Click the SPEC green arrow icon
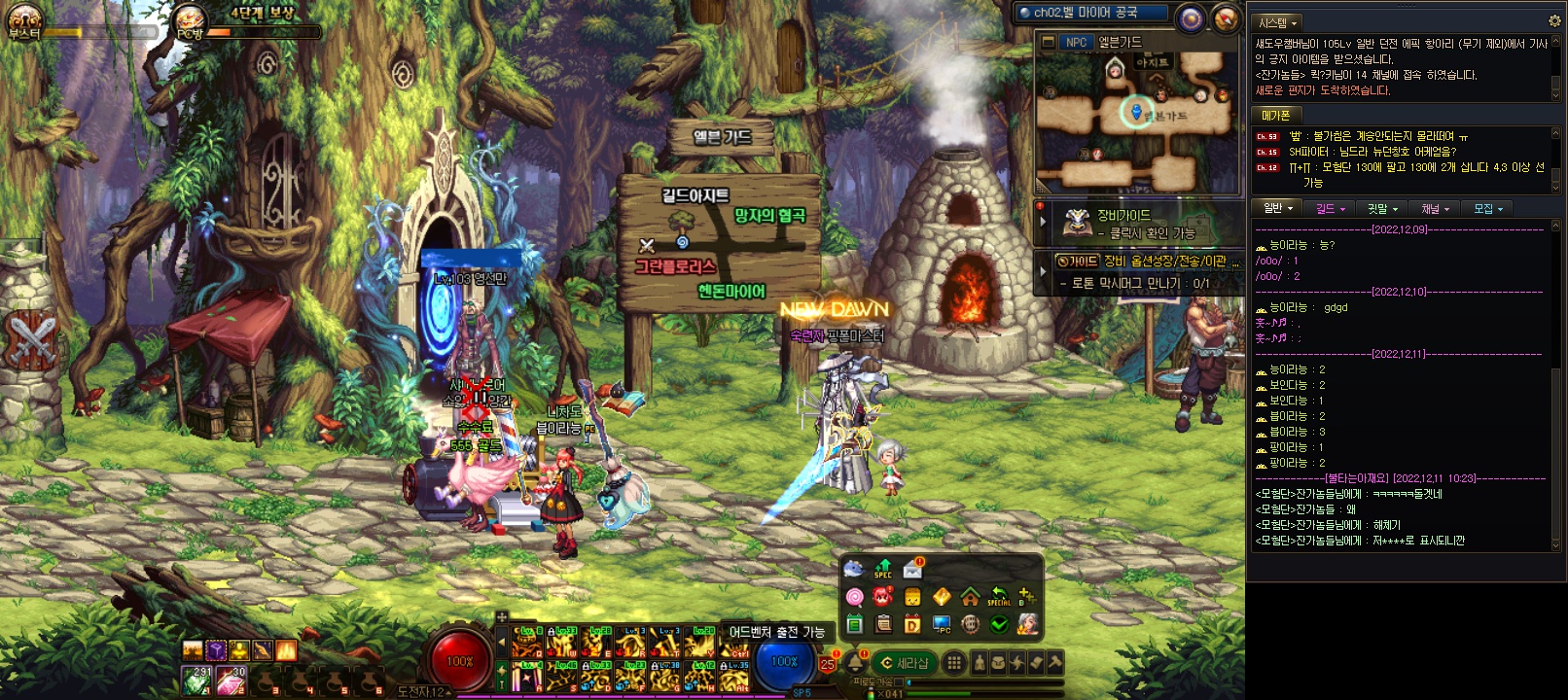1568x700 pixels. (883, 569)
